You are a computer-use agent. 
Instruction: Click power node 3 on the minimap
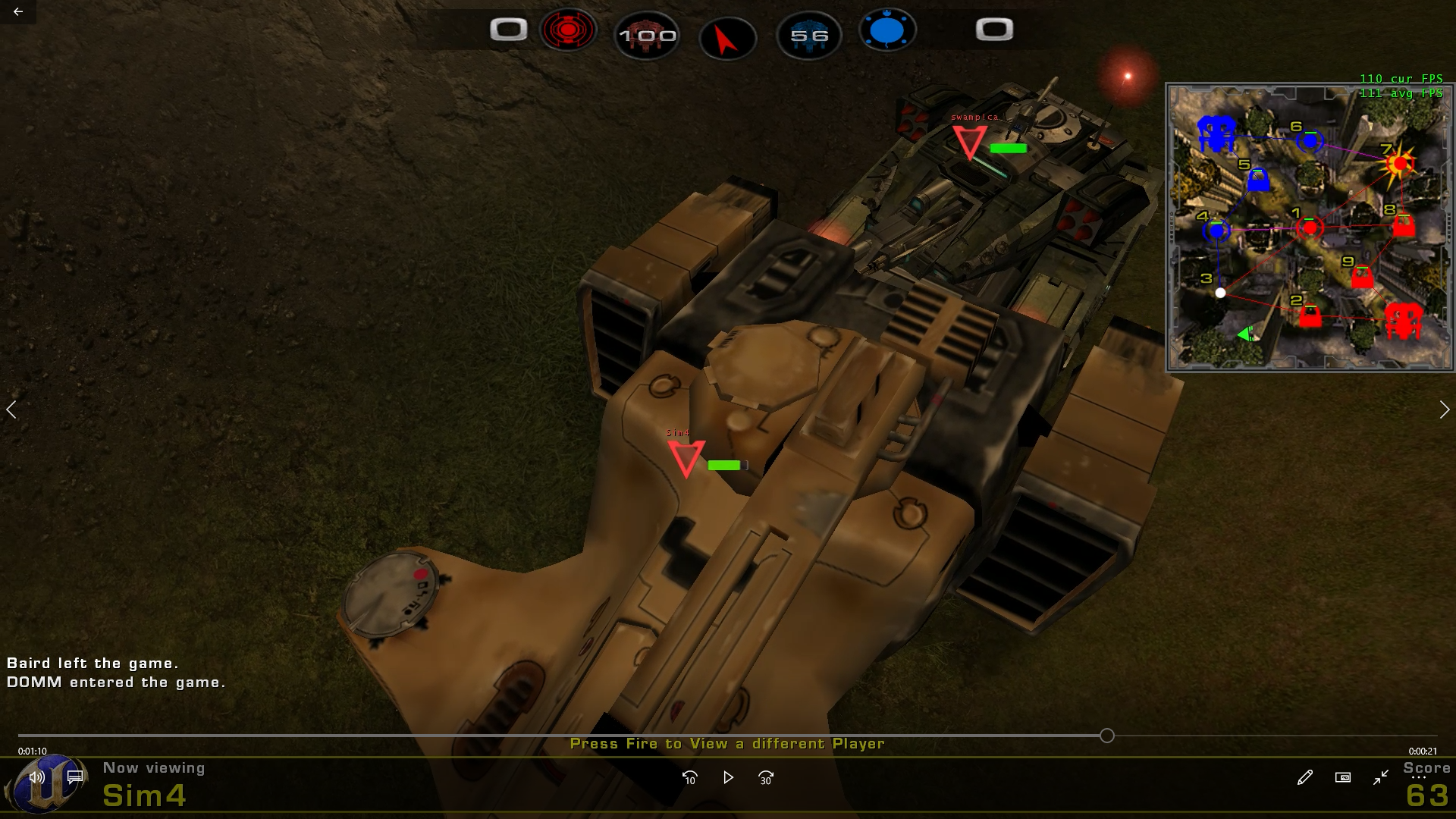(x=1220, y=293)
